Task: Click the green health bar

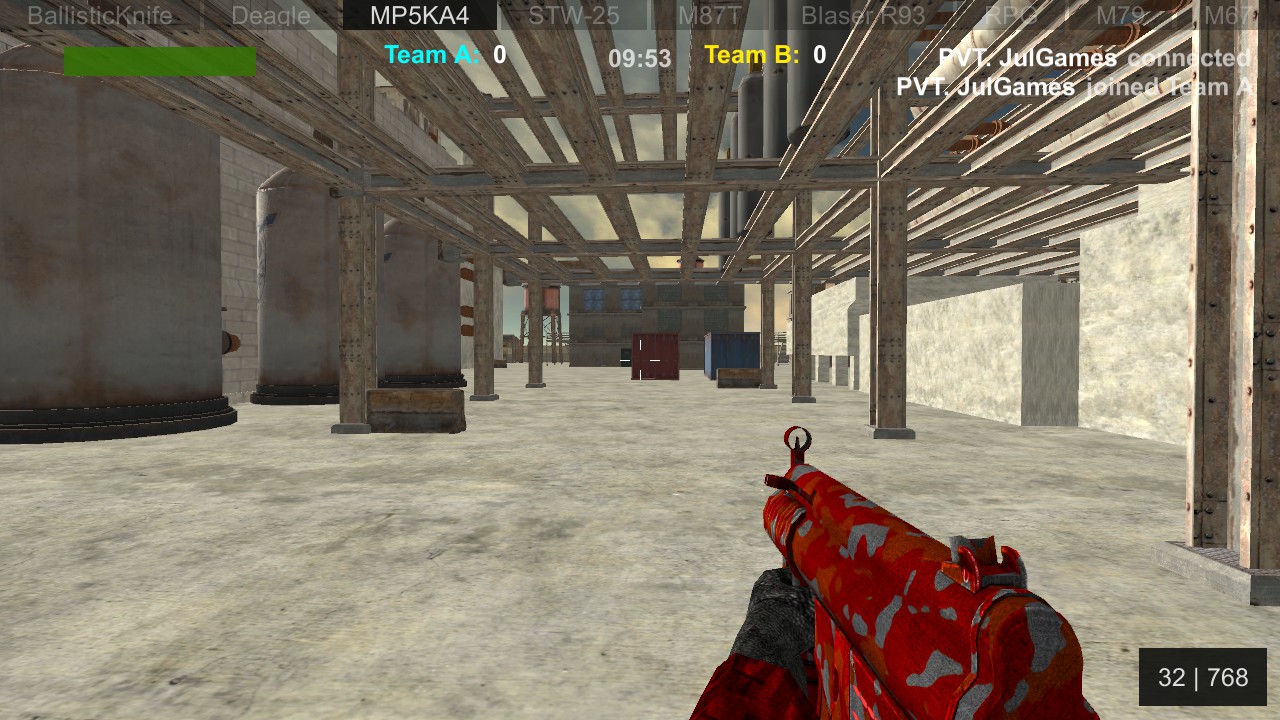Action: pyautogui.click(x=160, y=61)
